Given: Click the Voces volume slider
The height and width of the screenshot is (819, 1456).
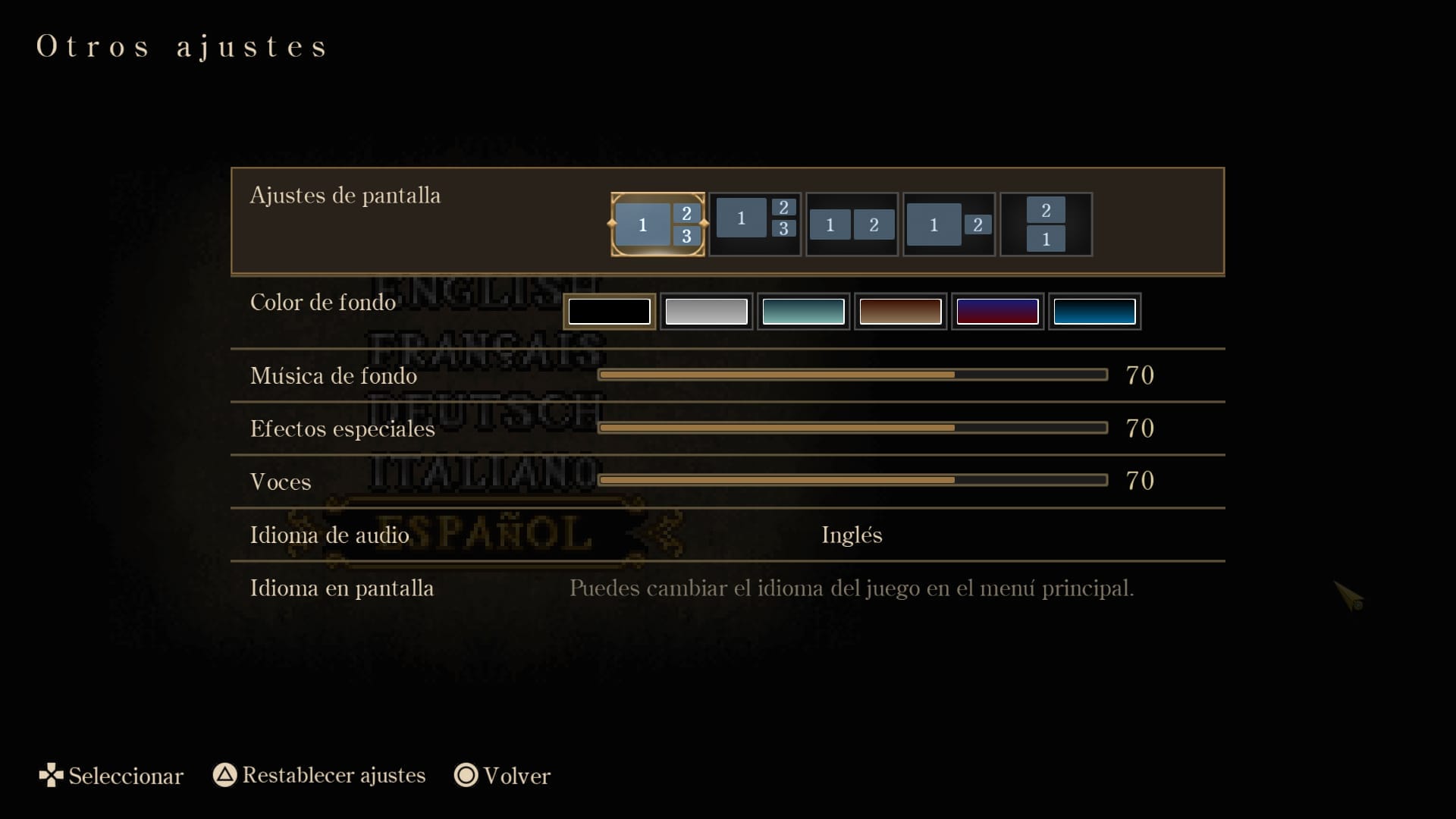Looking at the screenshot, I should pyautogui.click(x=852, y=480).
